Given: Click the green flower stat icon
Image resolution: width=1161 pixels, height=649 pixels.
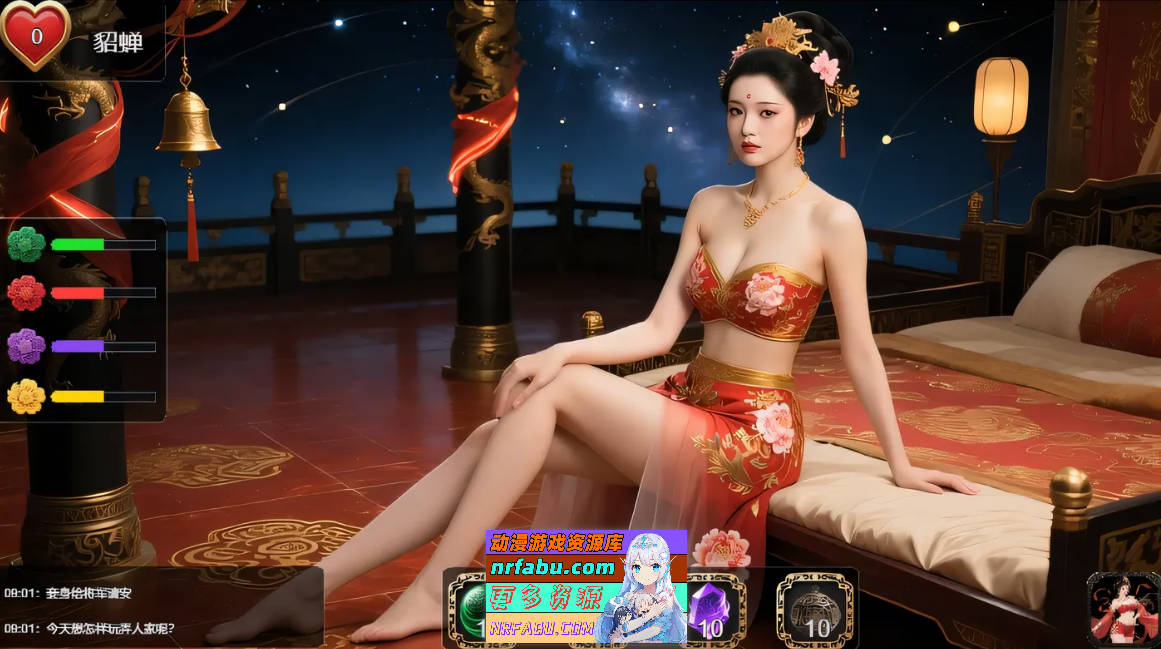Looking at the screenshot, I should pos(26,244).
